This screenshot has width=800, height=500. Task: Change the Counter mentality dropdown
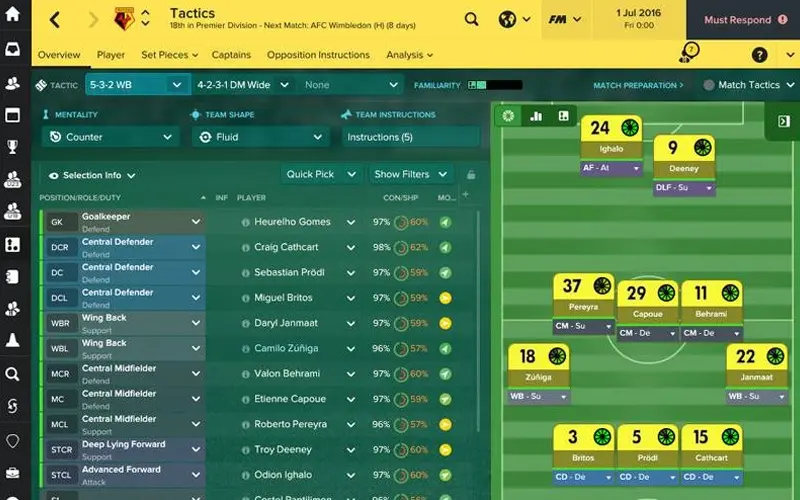111,137
